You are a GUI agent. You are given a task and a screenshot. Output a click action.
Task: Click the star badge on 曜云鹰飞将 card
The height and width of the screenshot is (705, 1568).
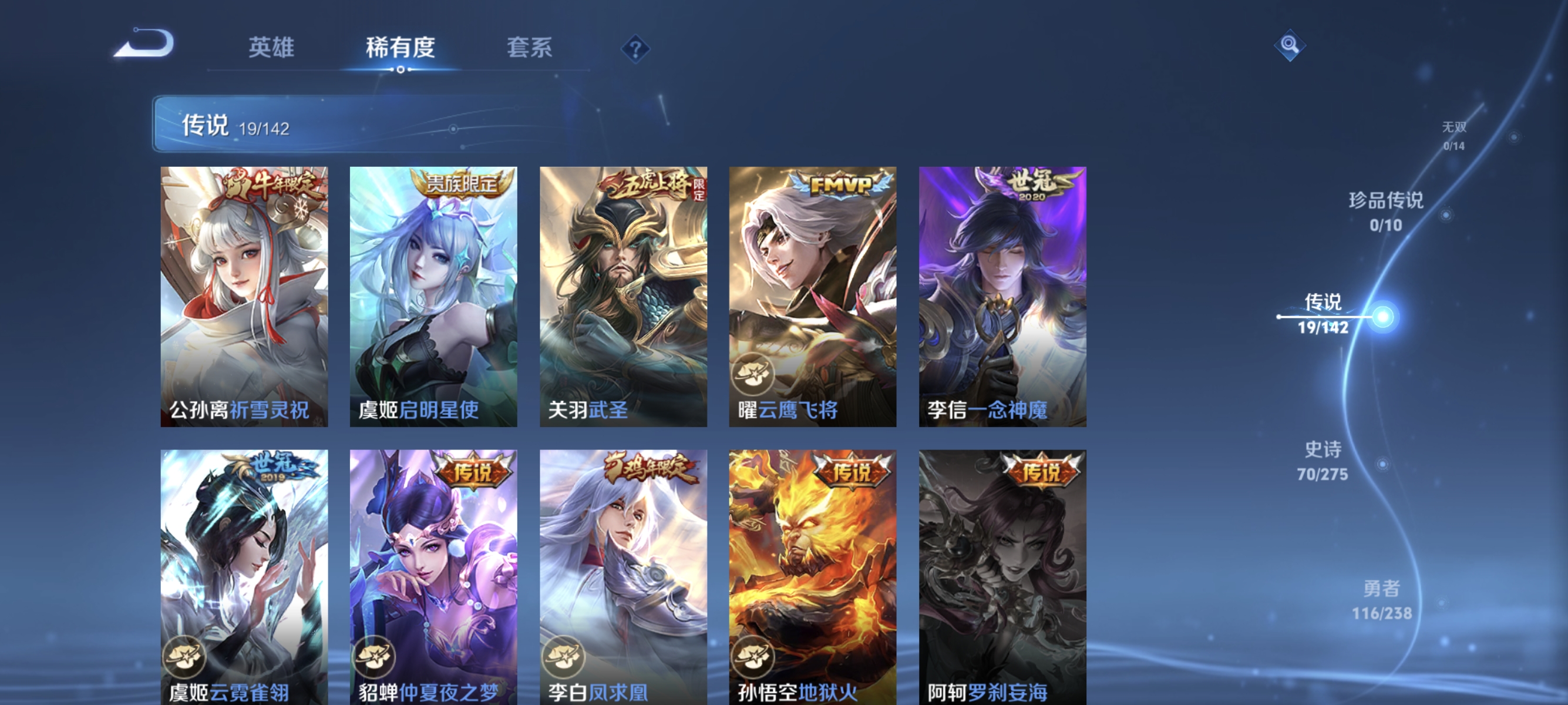tap(753, 374)
